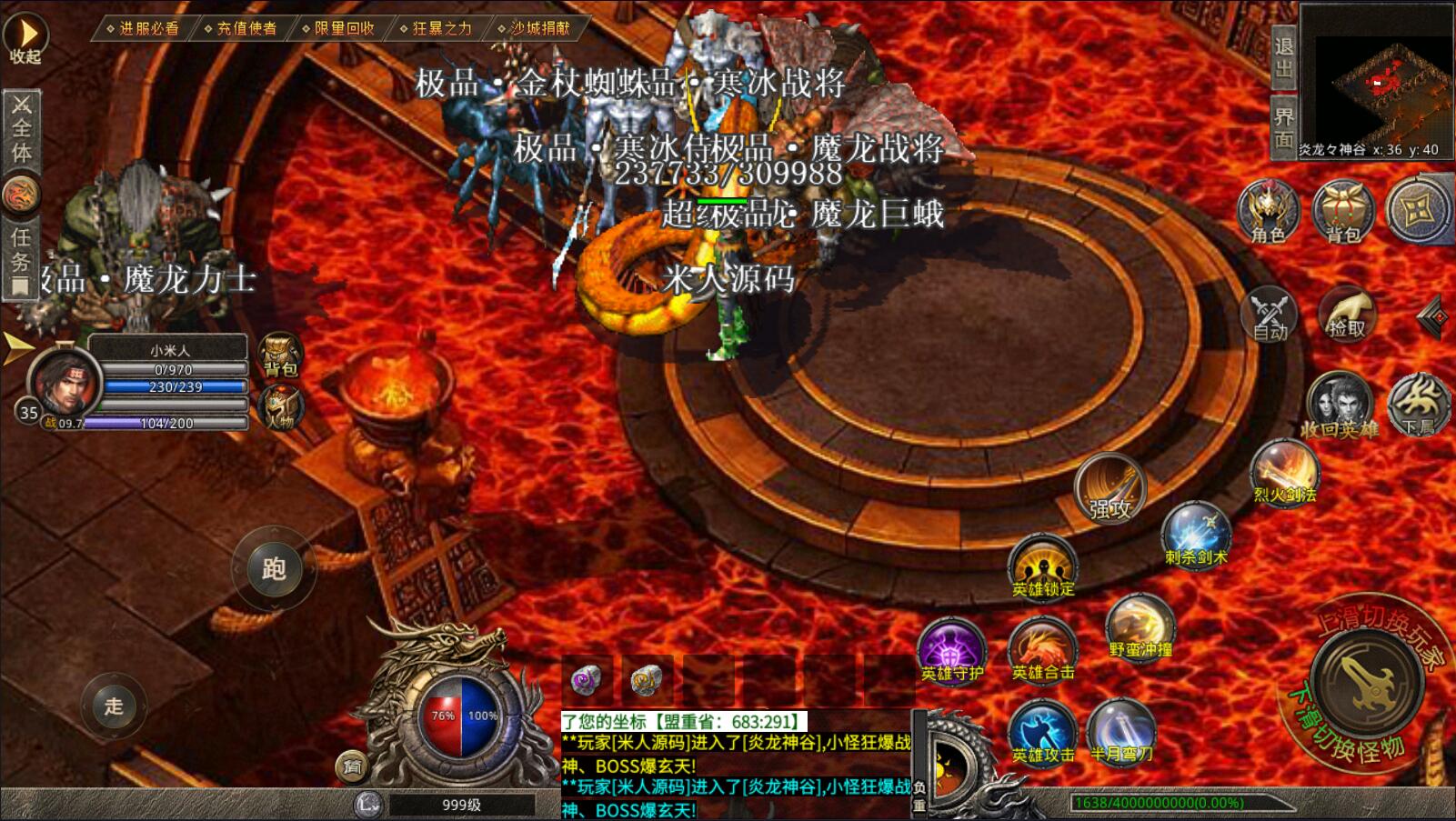1456x821 pixels.
Task: Select the 限里回收 menu entry
Action: click(x=344, y=28)
